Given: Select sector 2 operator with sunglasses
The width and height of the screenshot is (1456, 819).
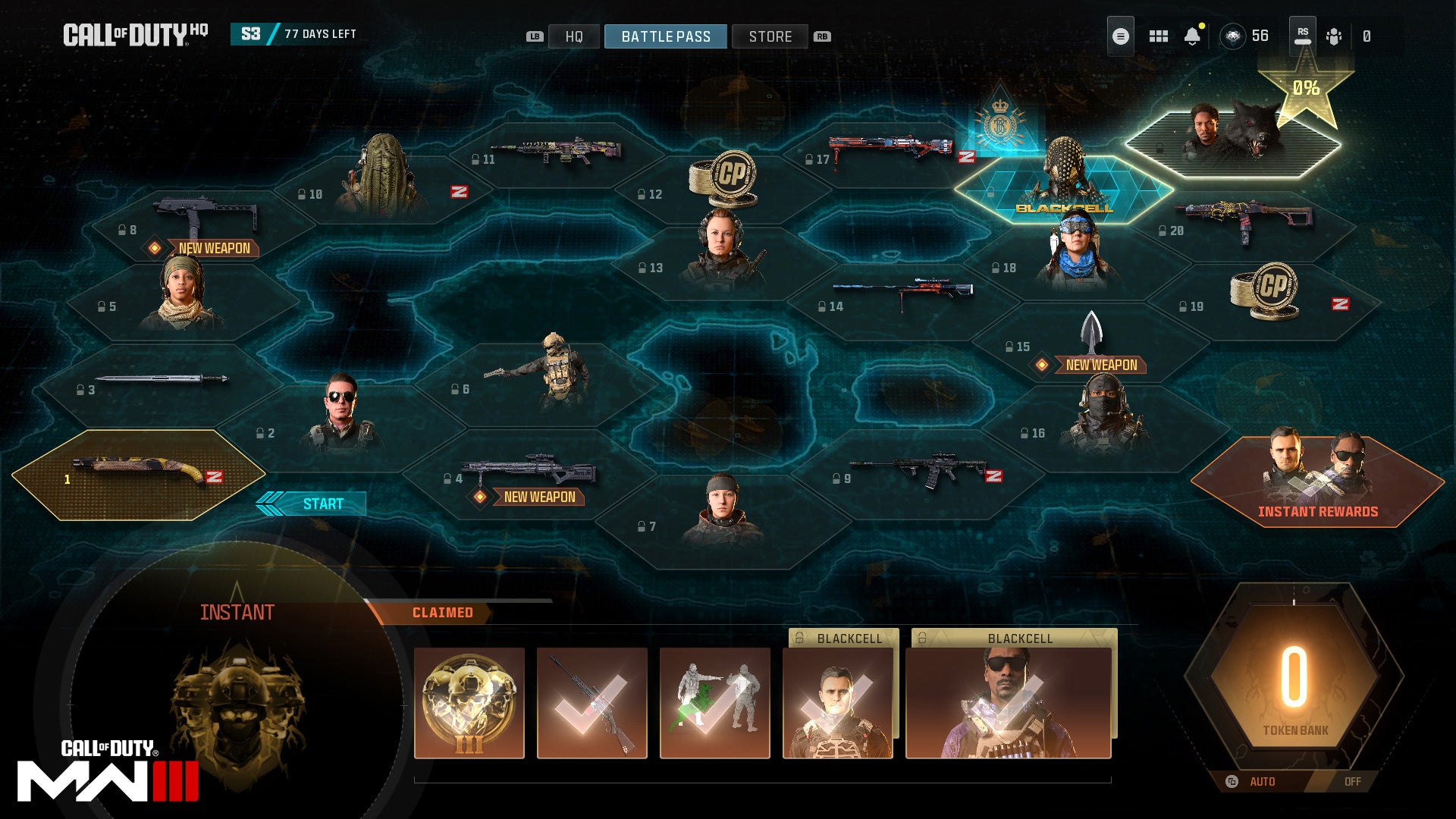Looking at the screenshot, I should [340, 417].
